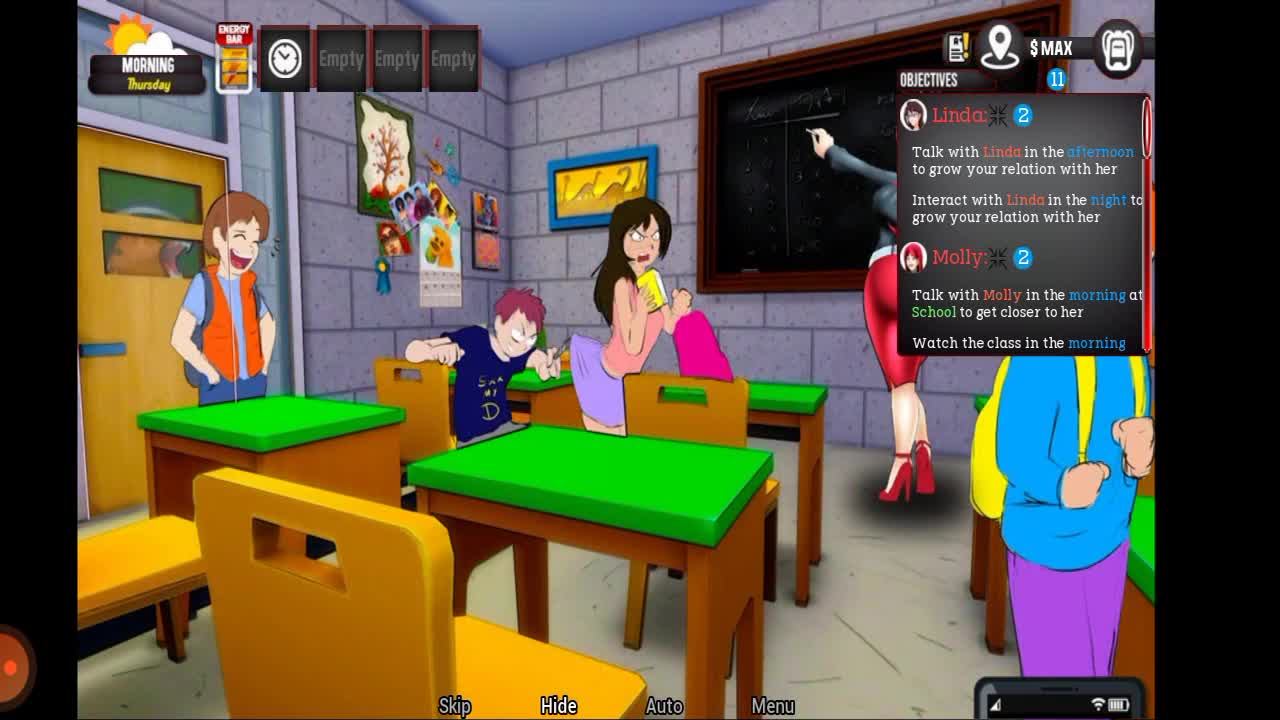Image resolution: width=1280 pixels, height=720 pixels.
Task: Open the map with the location pin icon
Action: click(999, 46)
